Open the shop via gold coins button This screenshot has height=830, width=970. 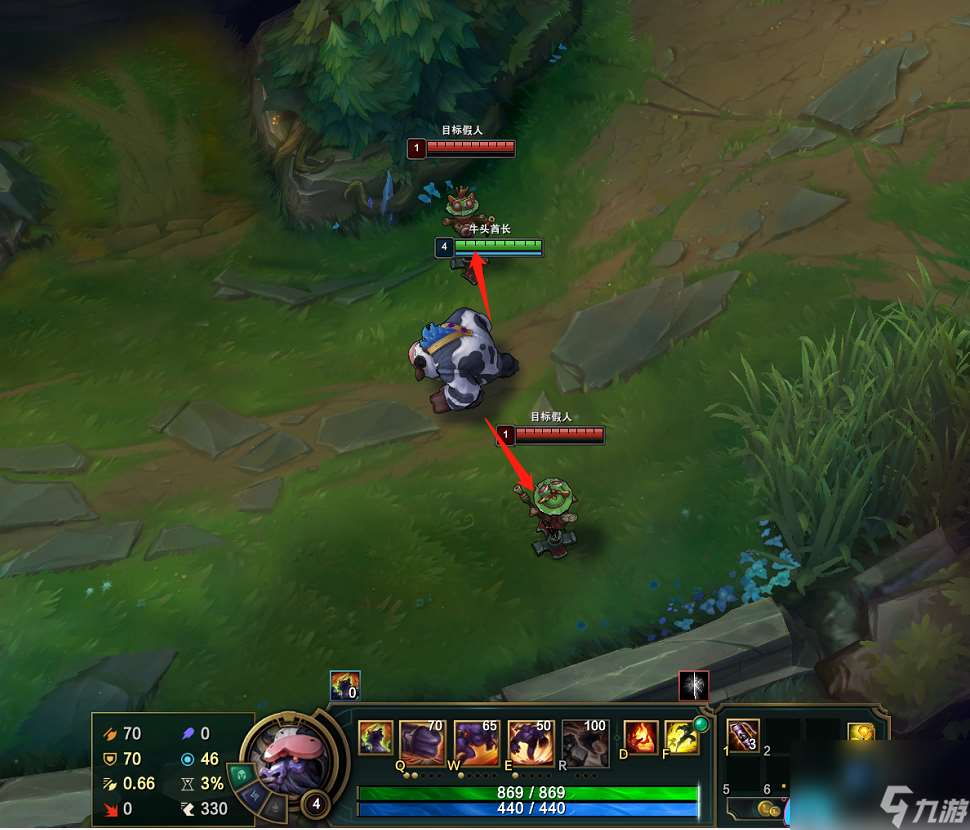pos(769,808)
